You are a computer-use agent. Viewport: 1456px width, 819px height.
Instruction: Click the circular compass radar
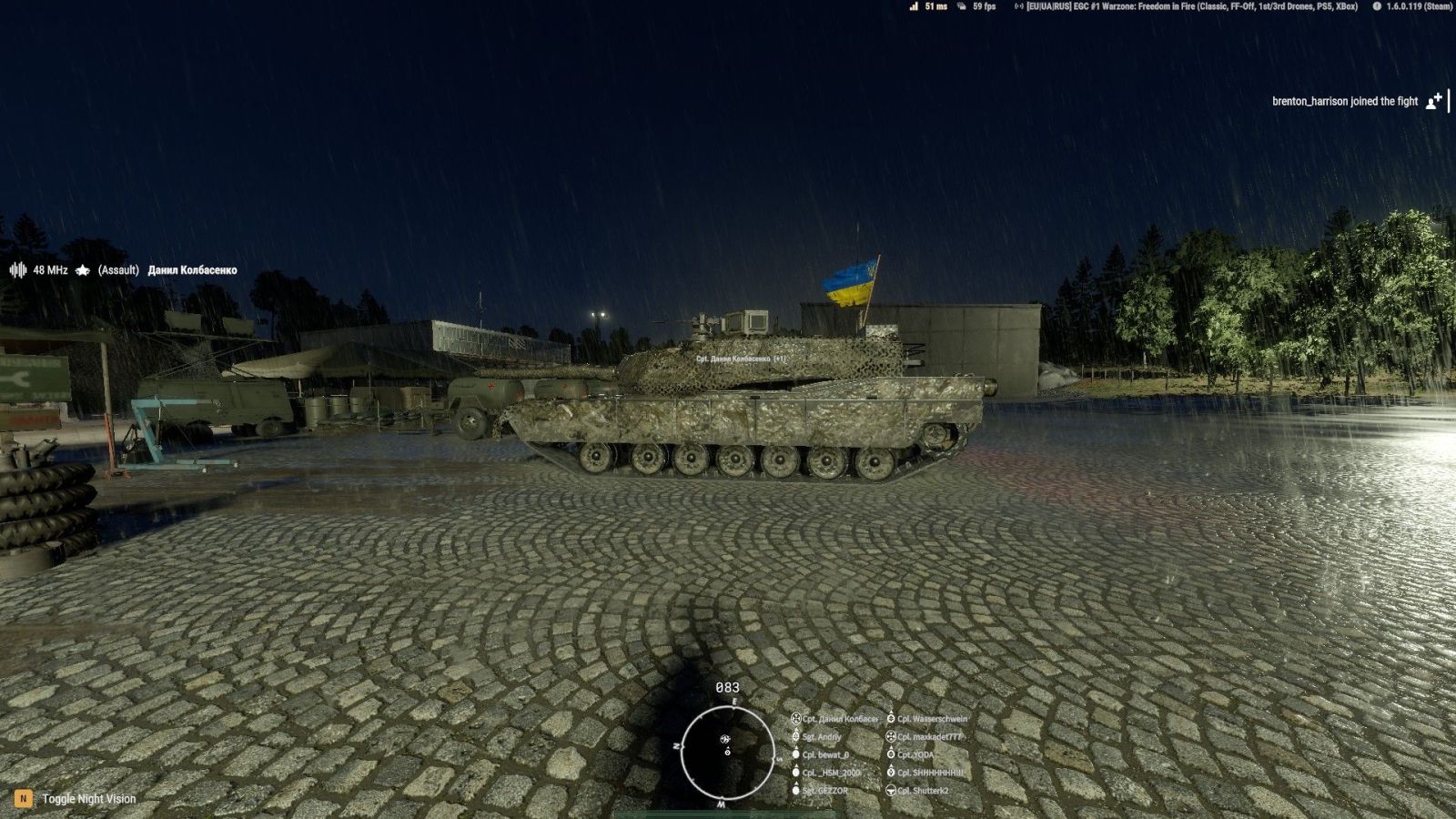pos(727,753)
